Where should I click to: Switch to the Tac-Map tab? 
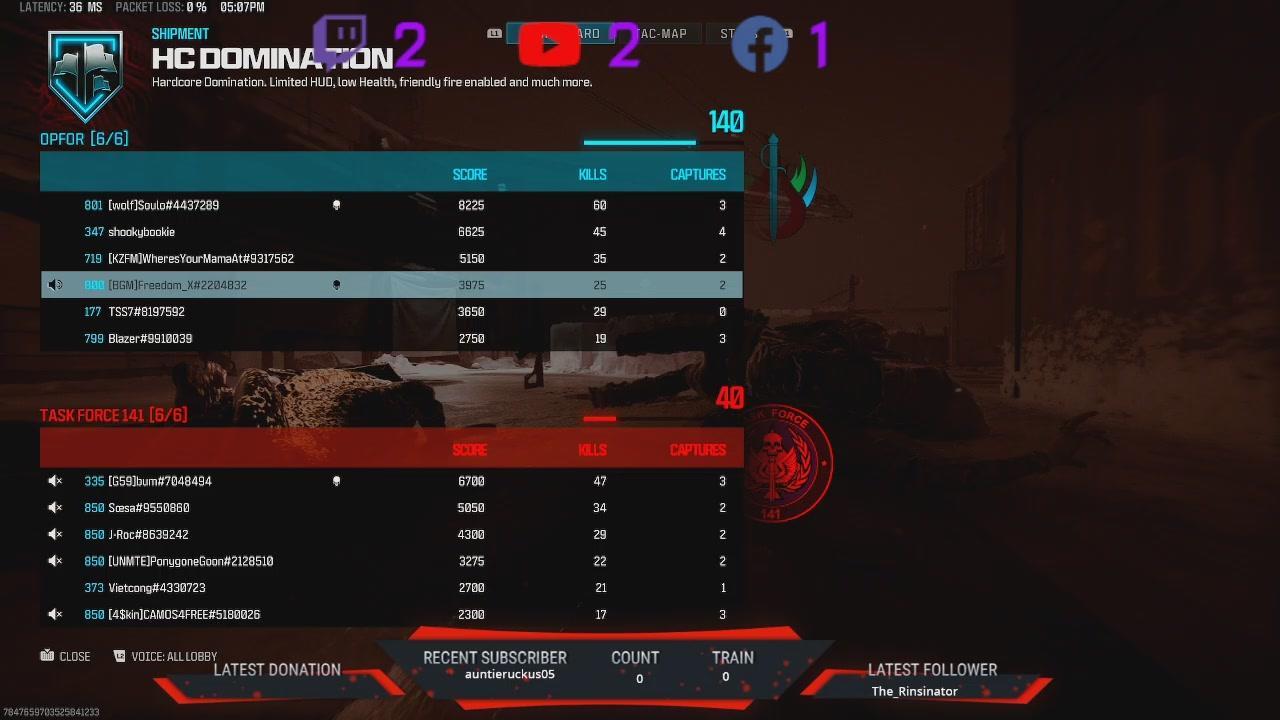(x=659, y=34)
